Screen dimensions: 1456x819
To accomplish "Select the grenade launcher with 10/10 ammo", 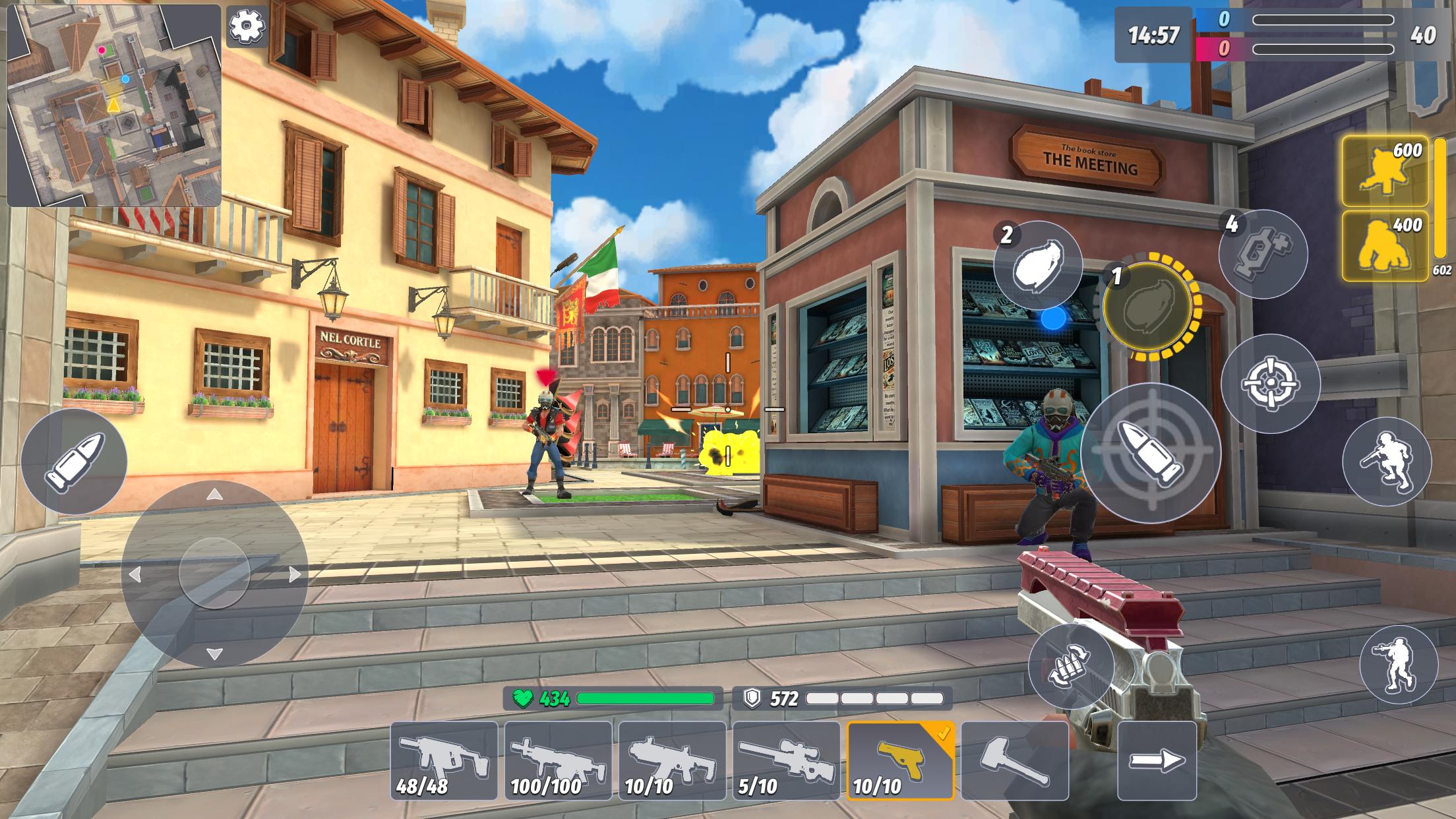I will pyautogui.click(x=671, y=762).
